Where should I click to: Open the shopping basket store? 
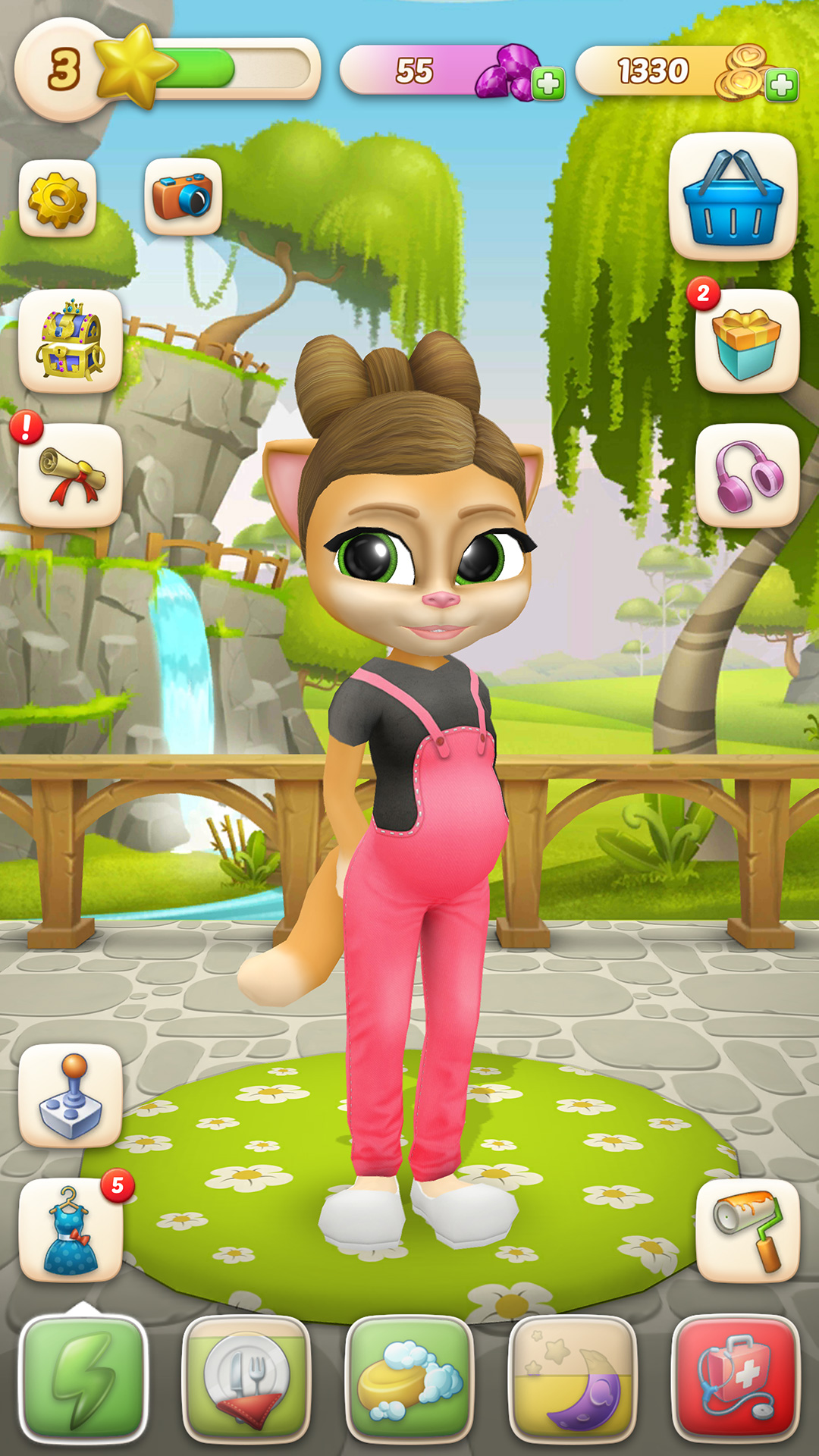pos(733,197)
